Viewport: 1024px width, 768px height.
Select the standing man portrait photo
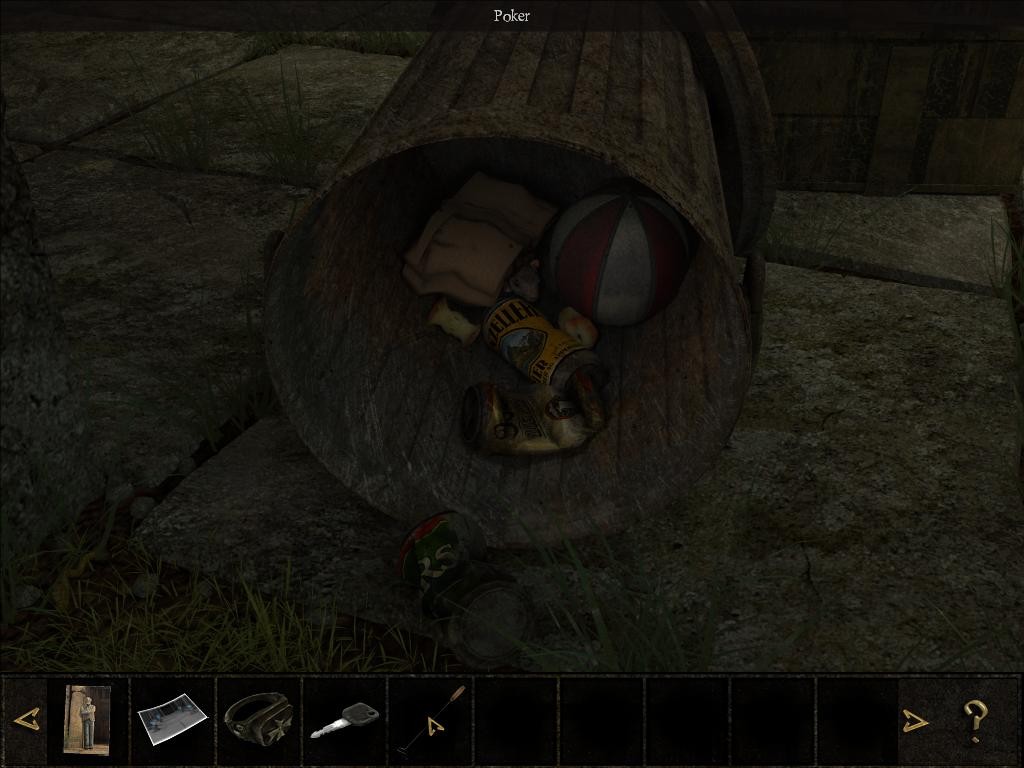(x=87, y=718)
